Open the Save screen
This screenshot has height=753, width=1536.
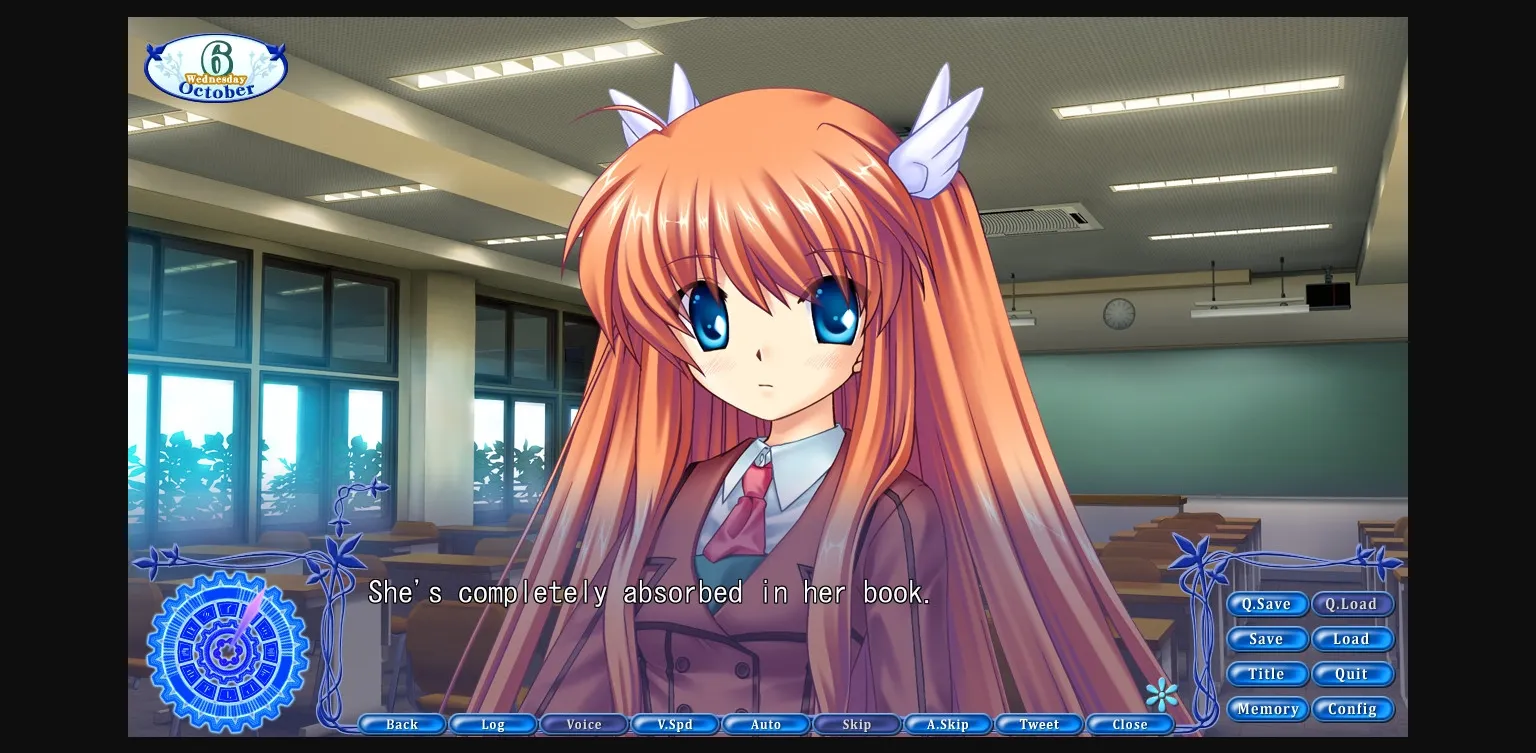(1266, 639)
